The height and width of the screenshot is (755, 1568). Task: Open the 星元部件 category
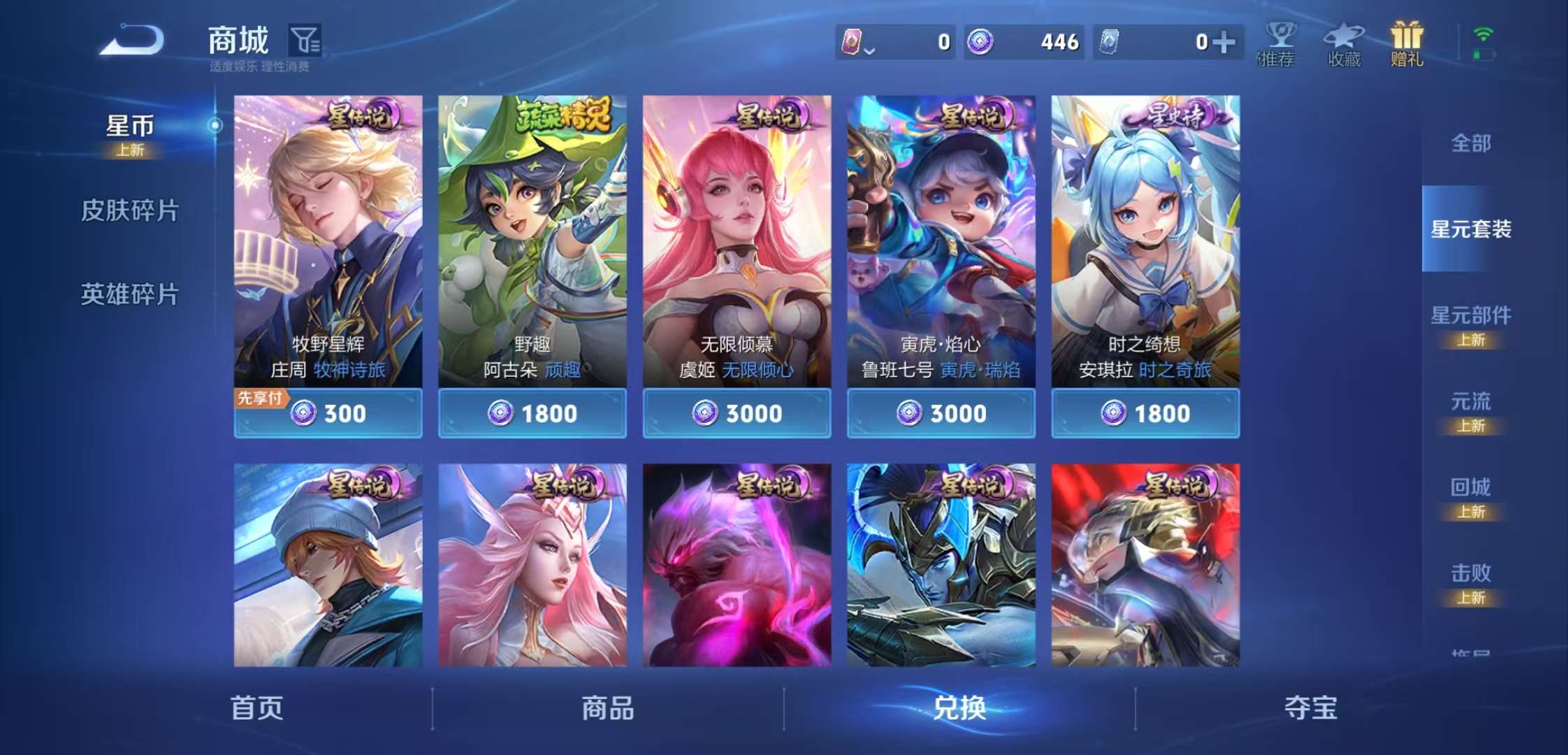click(x=1471, y=316)
